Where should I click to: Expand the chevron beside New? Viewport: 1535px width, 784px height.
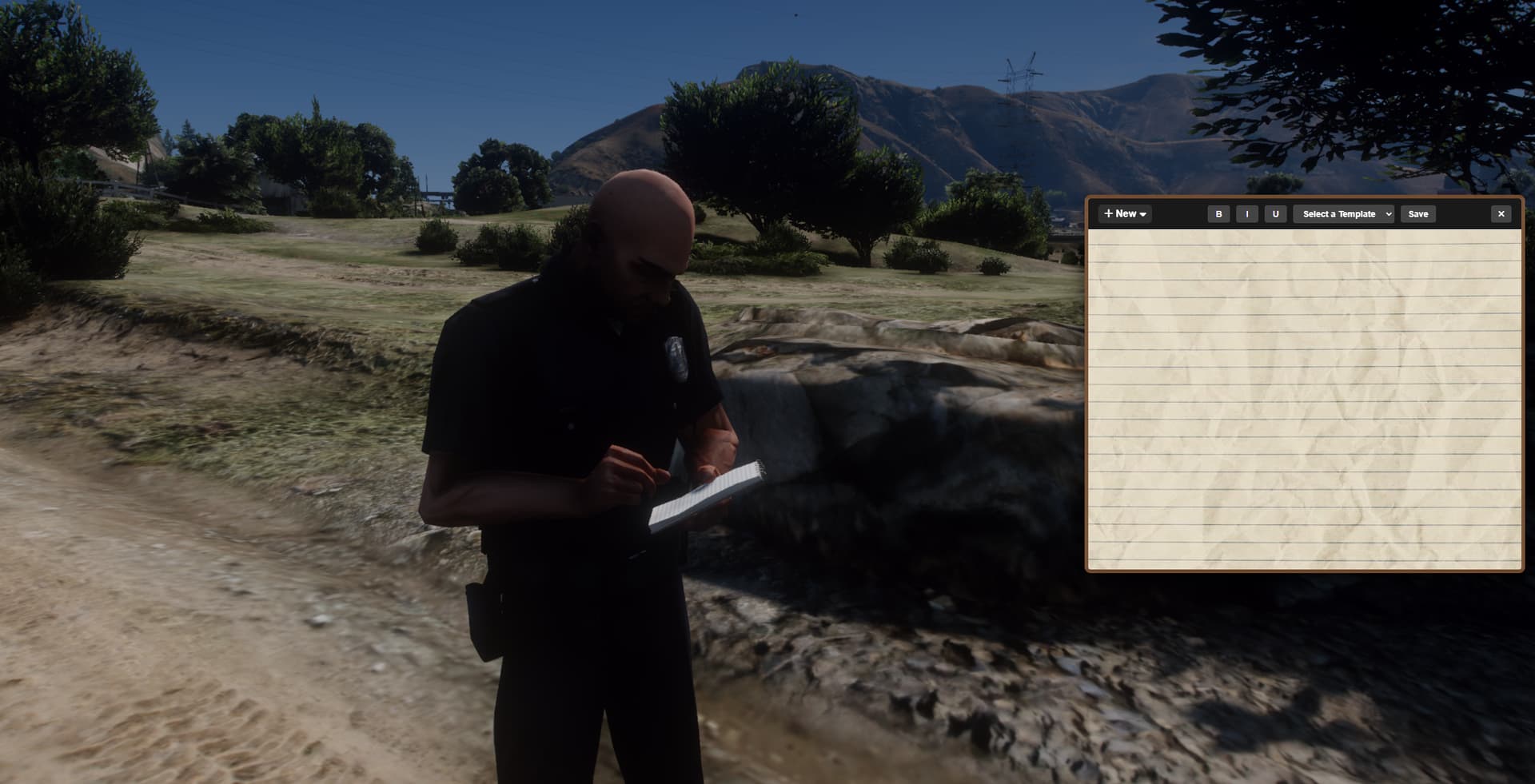[x=1143, y=214]
